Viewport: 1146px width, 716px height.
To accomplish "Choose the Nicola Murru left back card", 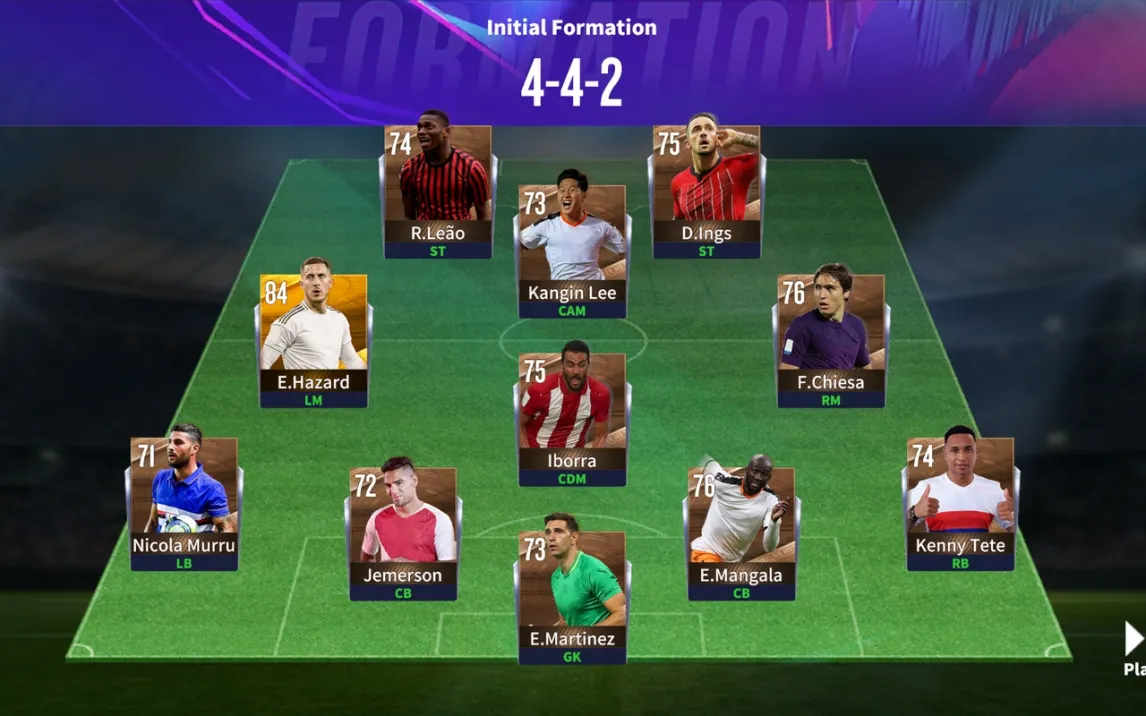I will point(184,503).
